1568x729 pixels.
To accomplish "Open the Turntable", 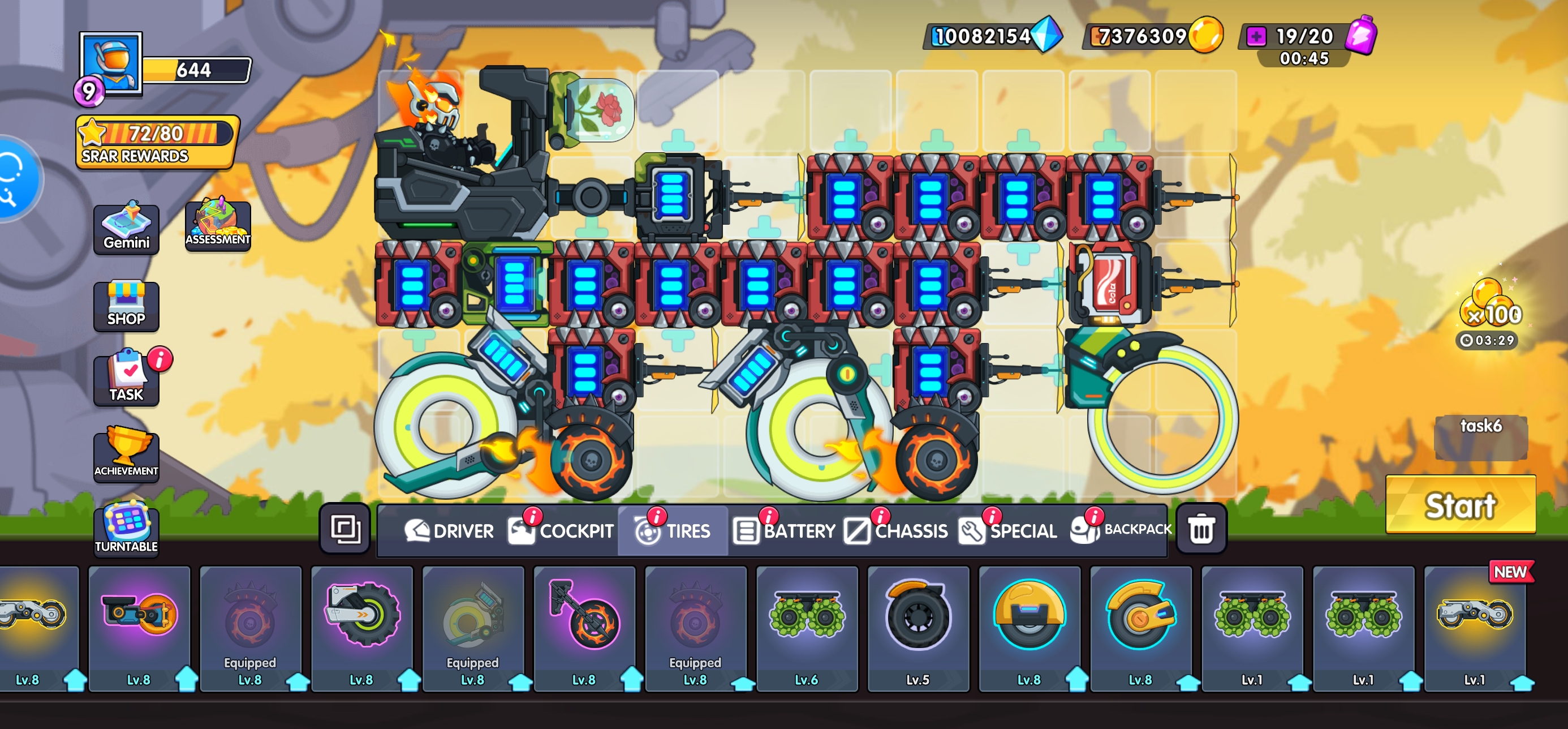I will pyautogui.click(x=126, y=529).
